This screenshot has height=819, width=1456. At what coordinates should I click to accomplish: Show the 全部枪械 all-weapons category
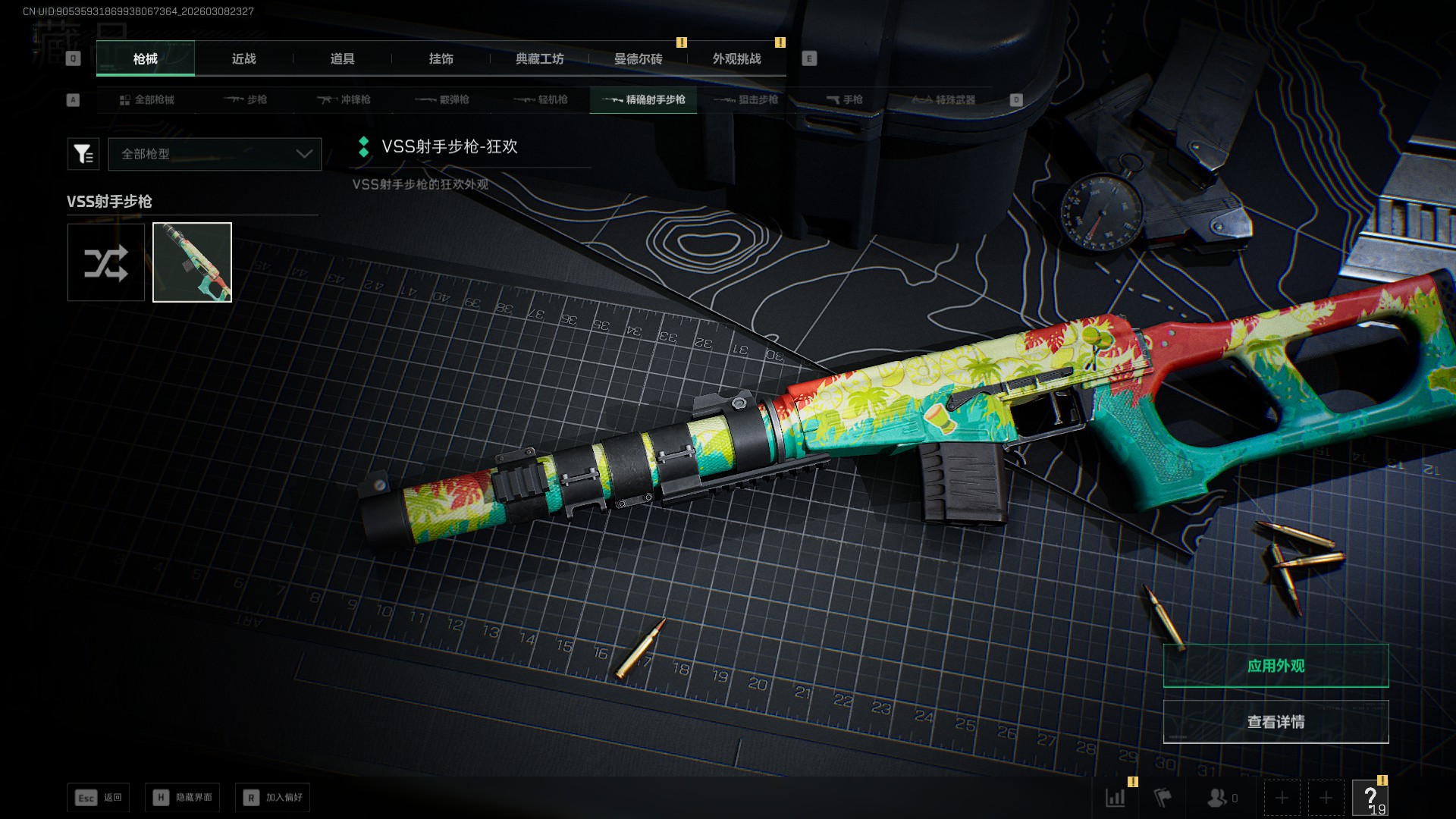(147, 100)
